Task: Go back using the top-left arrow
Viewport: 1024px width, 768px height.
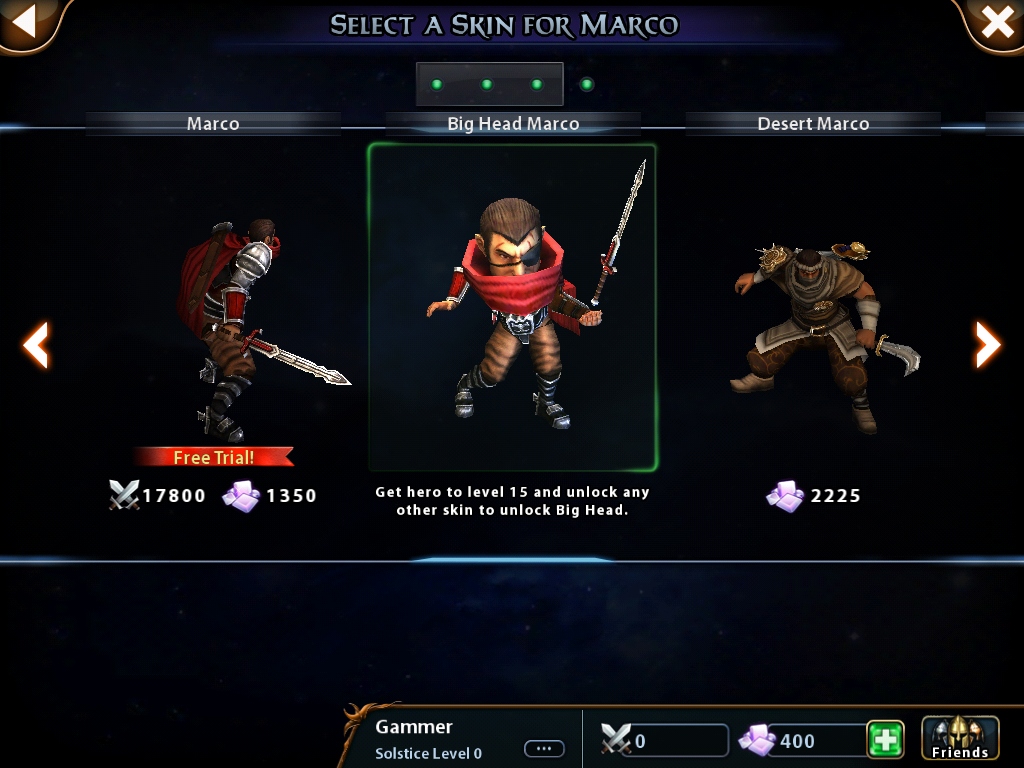Action: click(24, 22)
